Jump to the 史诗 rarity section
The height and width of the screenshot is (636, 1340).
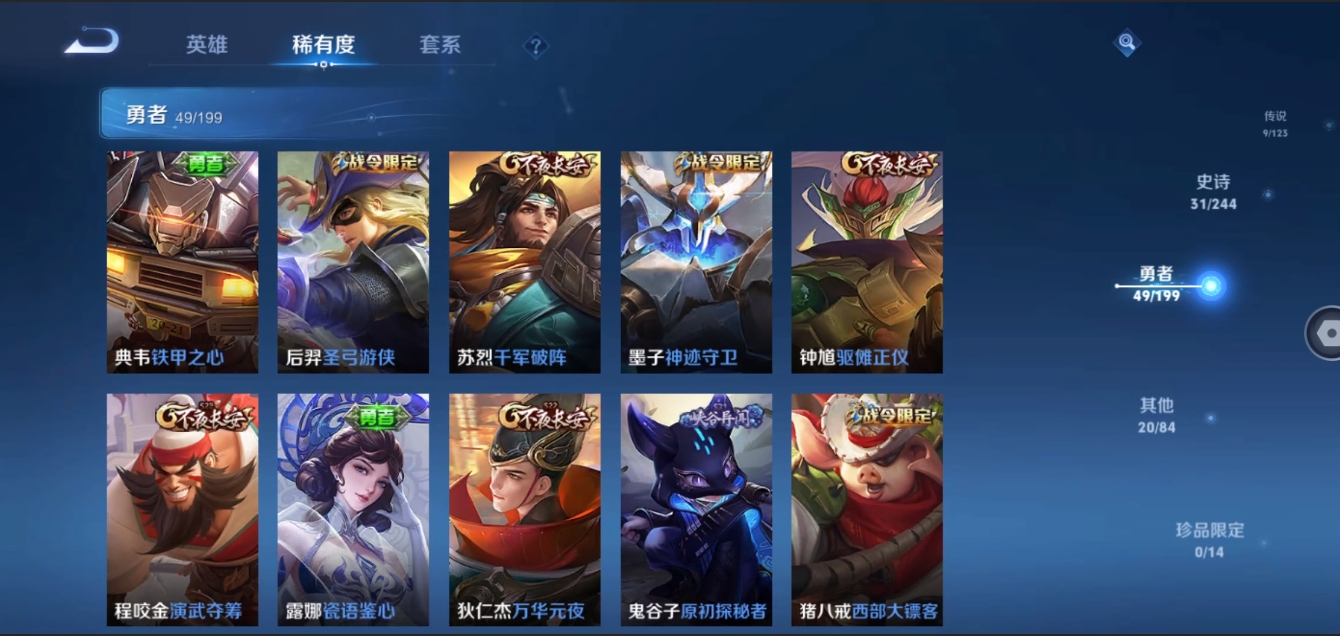[1213, 192]
